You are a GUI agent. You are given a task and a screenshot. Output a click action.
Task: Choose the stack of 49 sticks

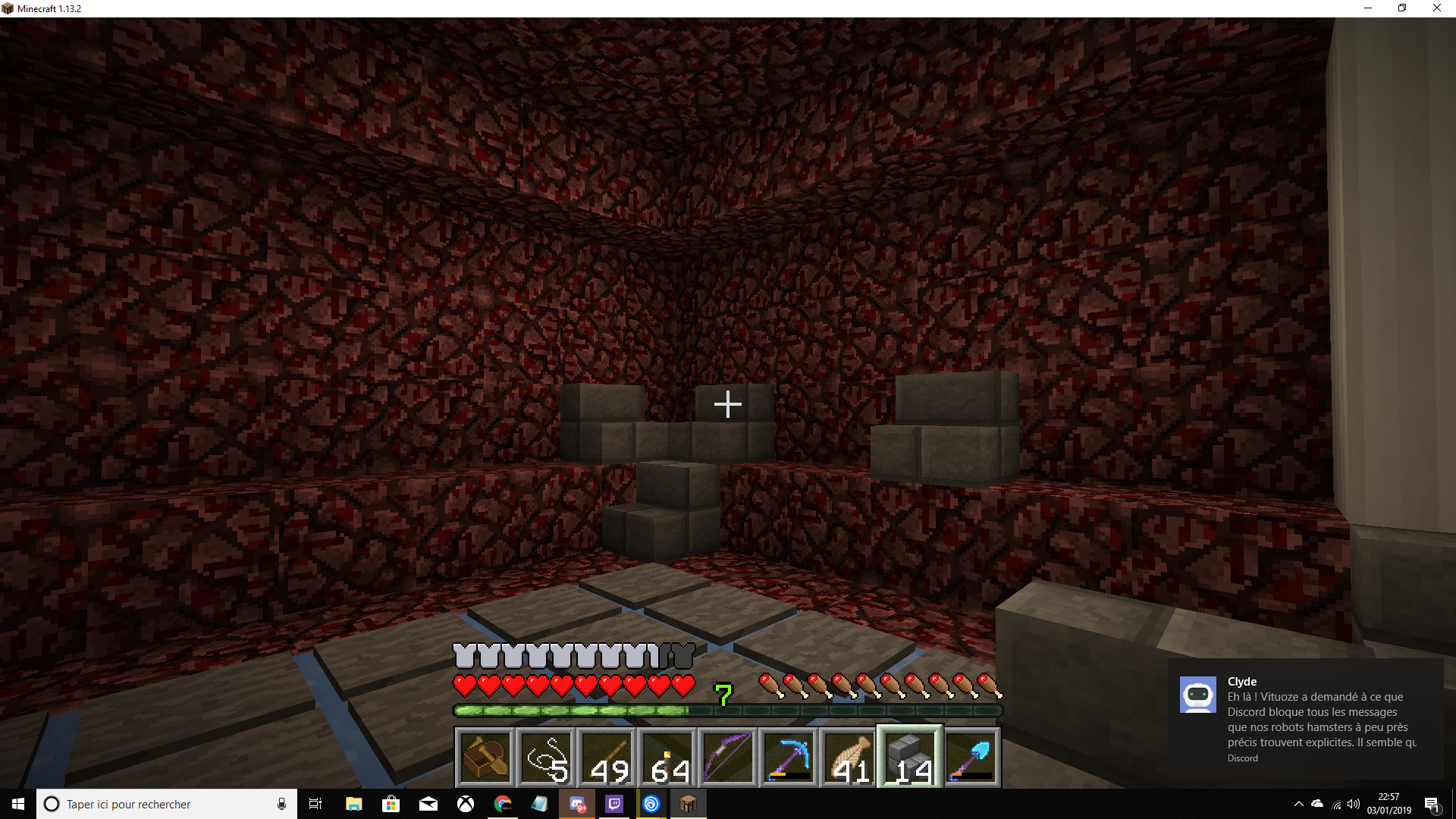(607, 758)
